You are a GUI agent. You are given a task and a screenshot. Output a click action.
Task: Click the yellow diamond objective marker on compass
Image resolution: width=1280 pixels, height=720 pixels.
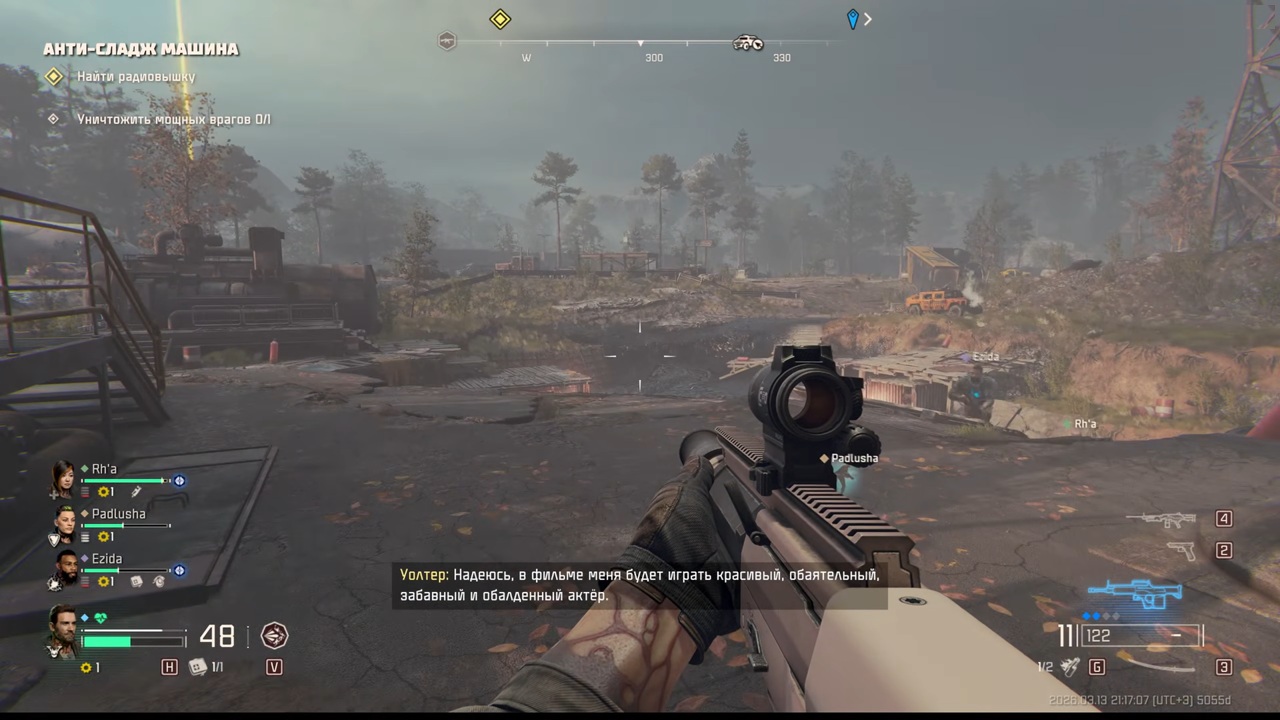(x=500, y=19)
